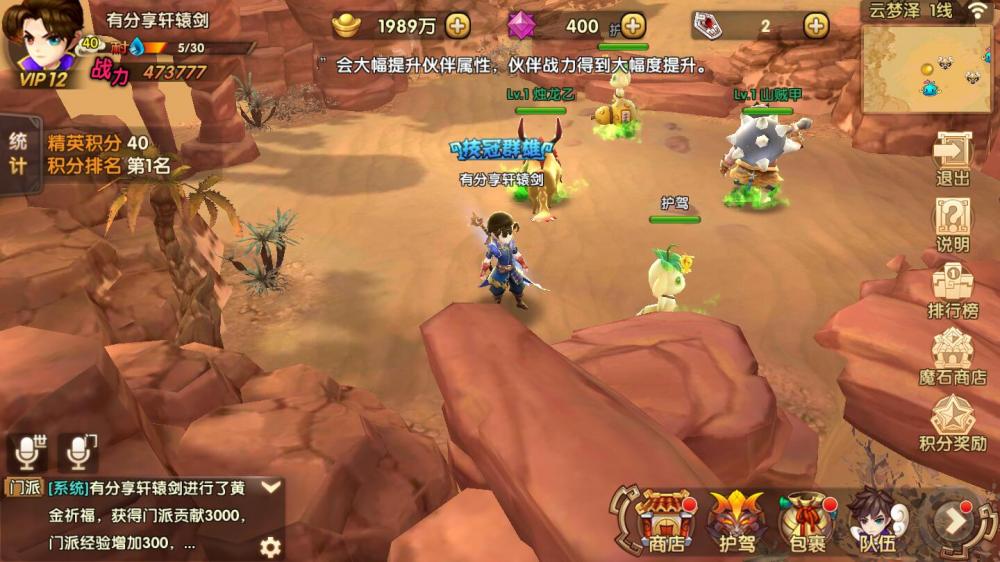1000x562 pixels.
Task: Open the 护驾 guardian menu
Action: click(737, 522)
